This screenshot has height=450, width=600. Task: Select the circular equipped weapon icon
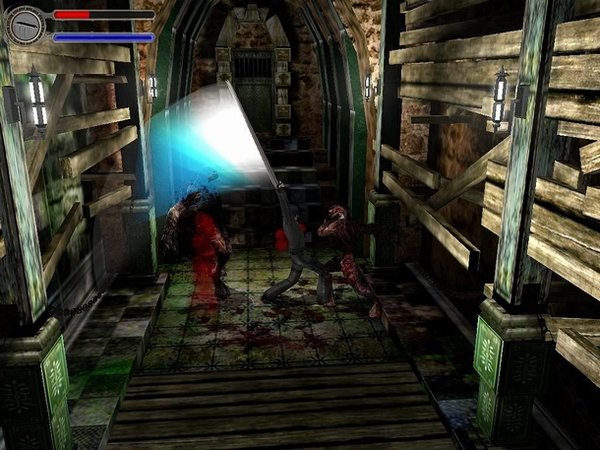click(24, 25)
